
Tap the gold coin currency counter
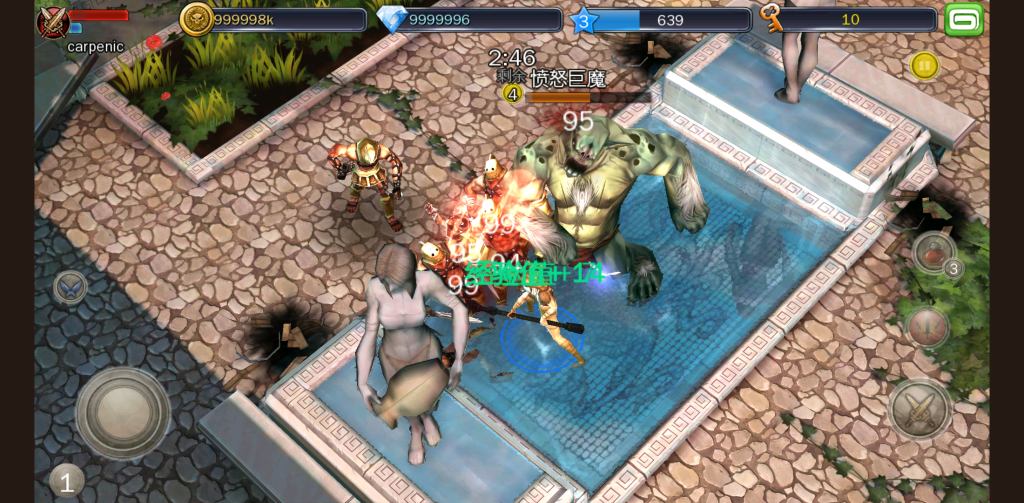click(273, 20)
